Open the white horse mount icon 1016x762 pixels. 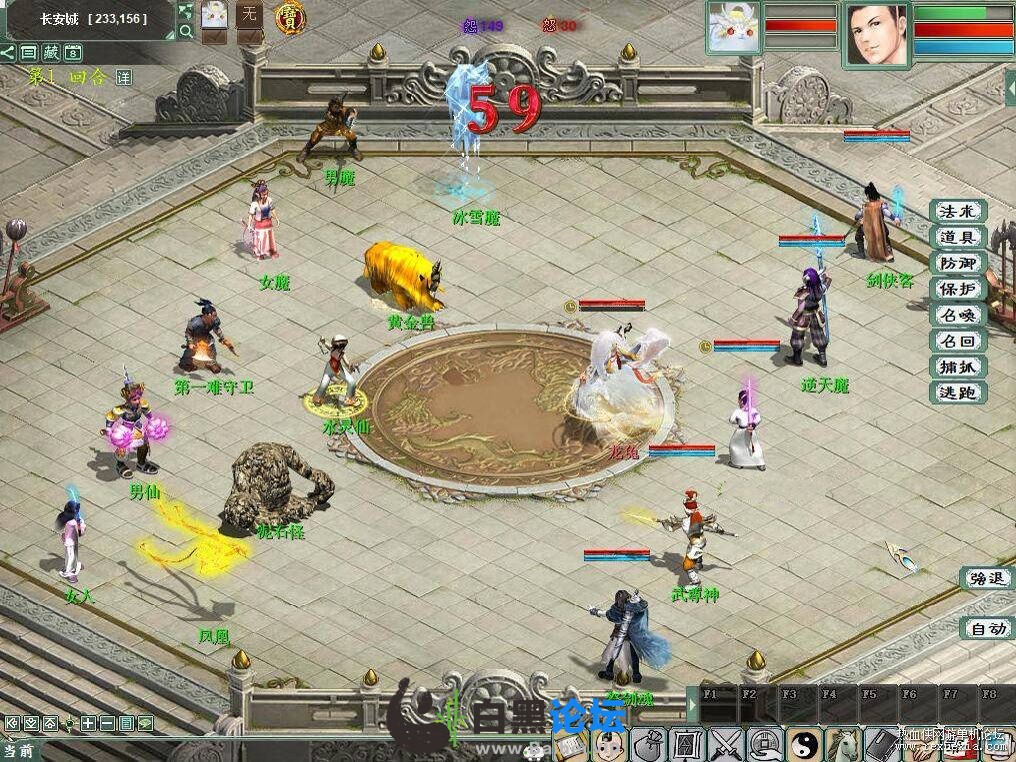pos(843,743)
